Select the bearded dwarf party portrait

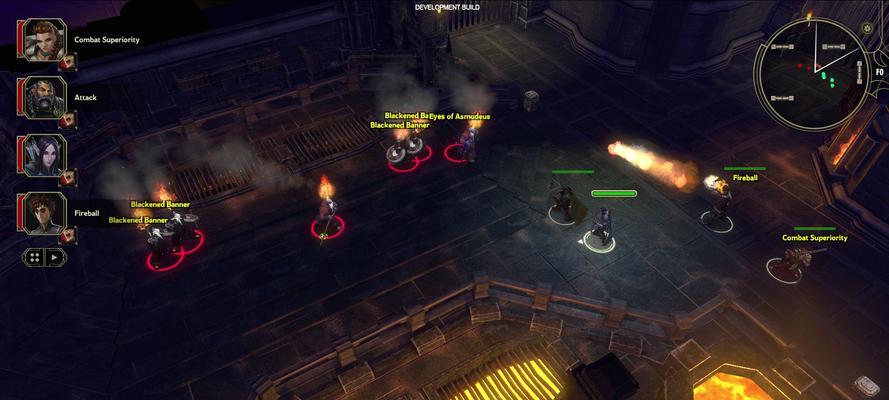click(41, 97)
